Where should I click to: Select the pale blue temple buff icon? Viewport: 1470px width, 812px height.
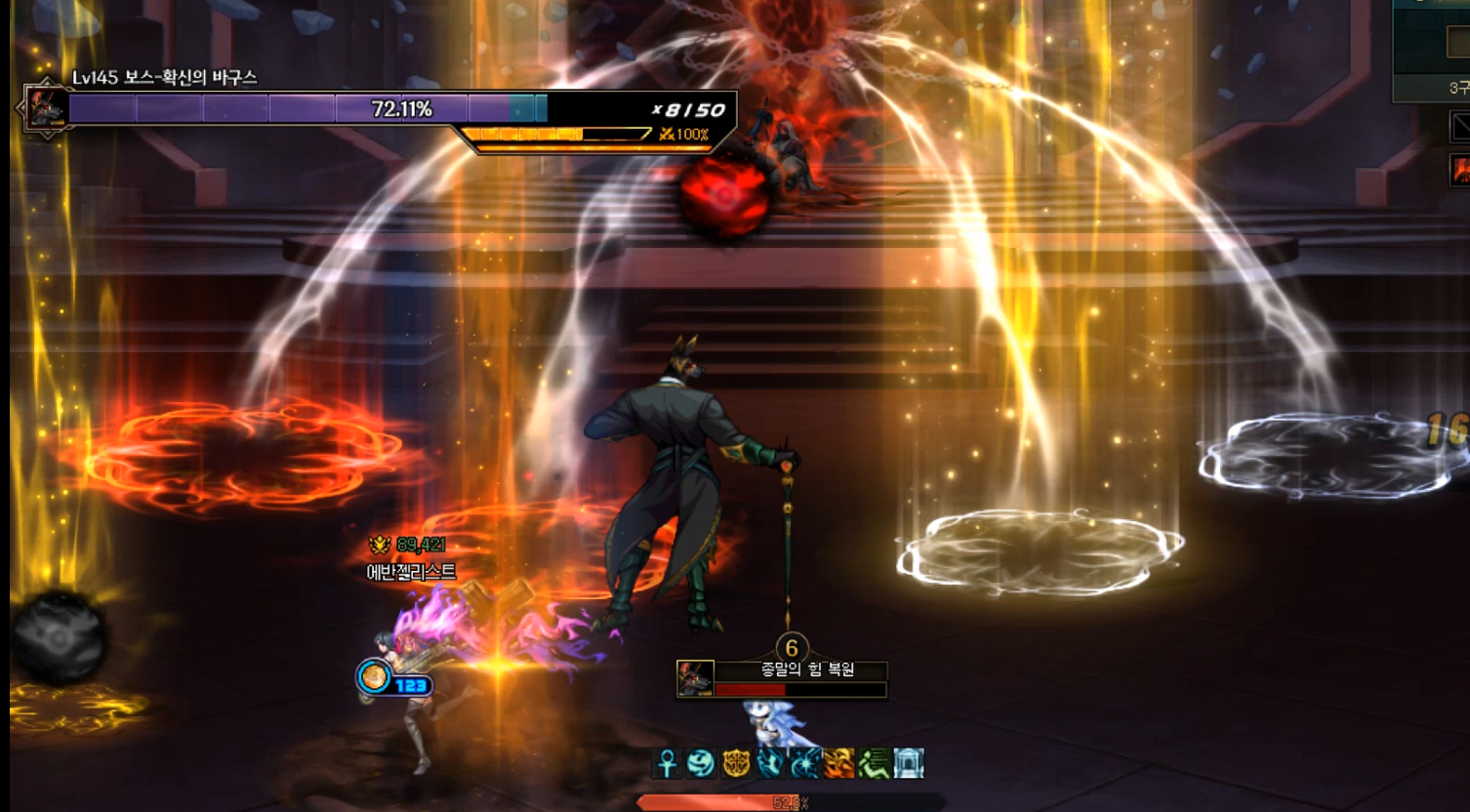pyautogui.click(x=908, y=763)
